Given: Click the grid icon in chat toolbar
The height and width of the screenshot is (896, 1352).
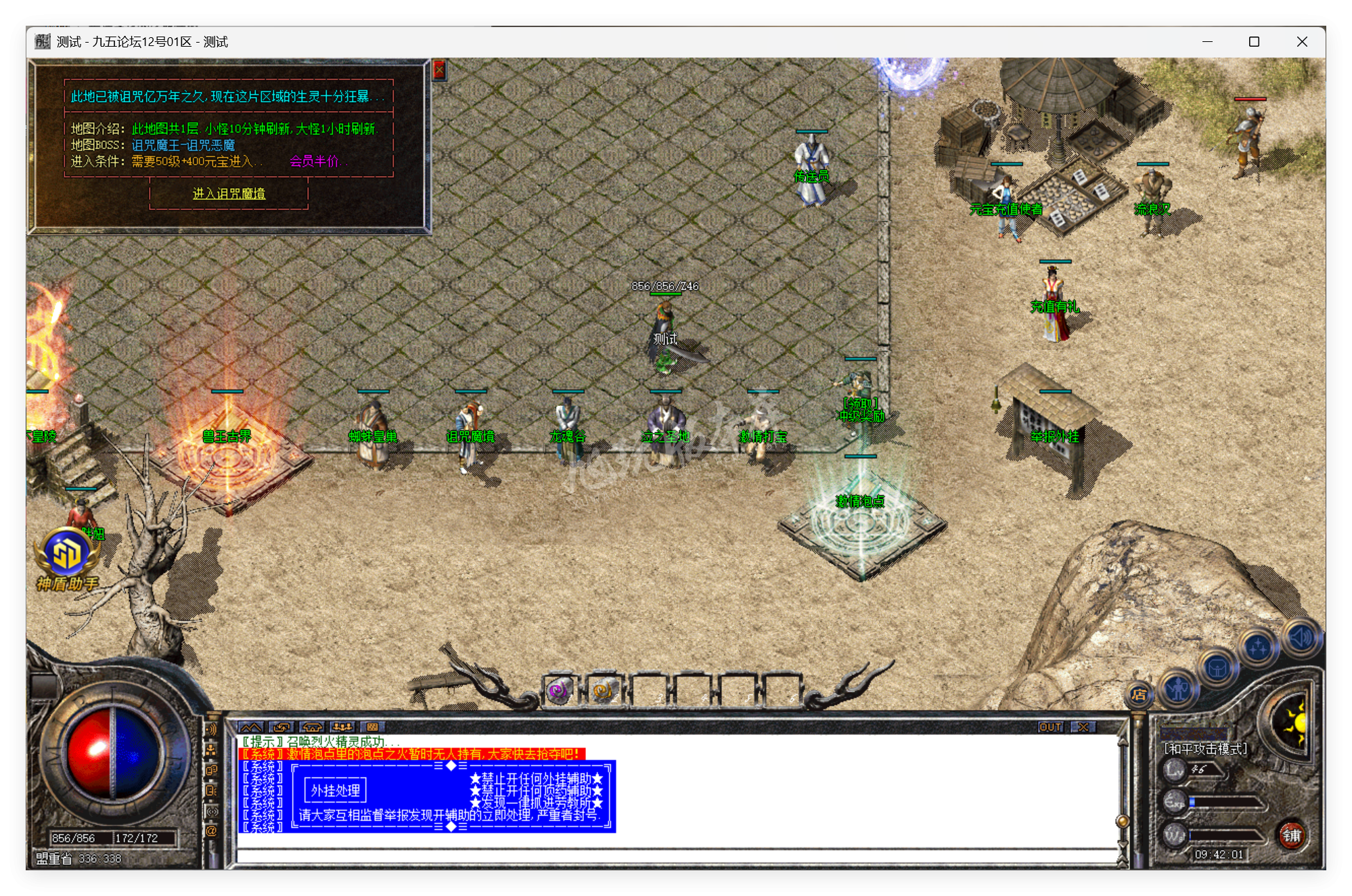Looking at the screenshot, I should (373, 727).
